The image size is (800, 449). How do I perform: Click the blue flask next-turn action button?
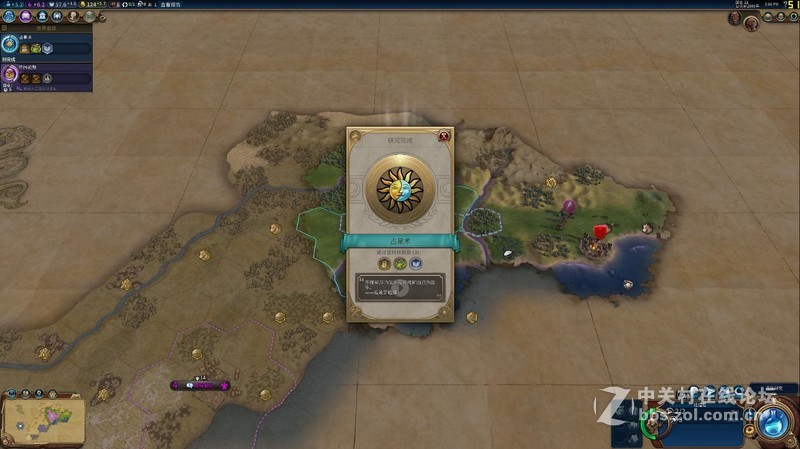coord(774,422)
